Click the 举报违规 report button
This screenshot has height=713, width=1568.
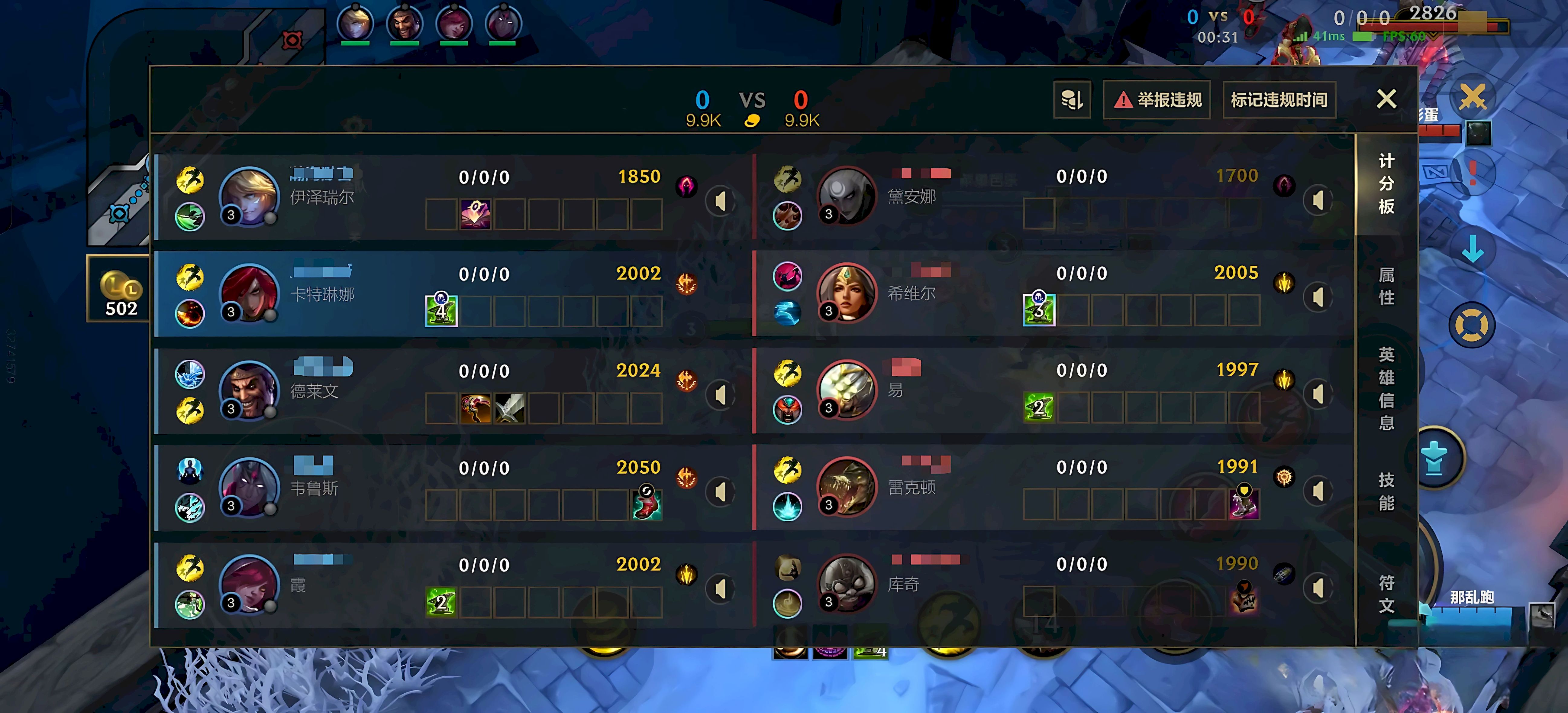pos(1156,100)
